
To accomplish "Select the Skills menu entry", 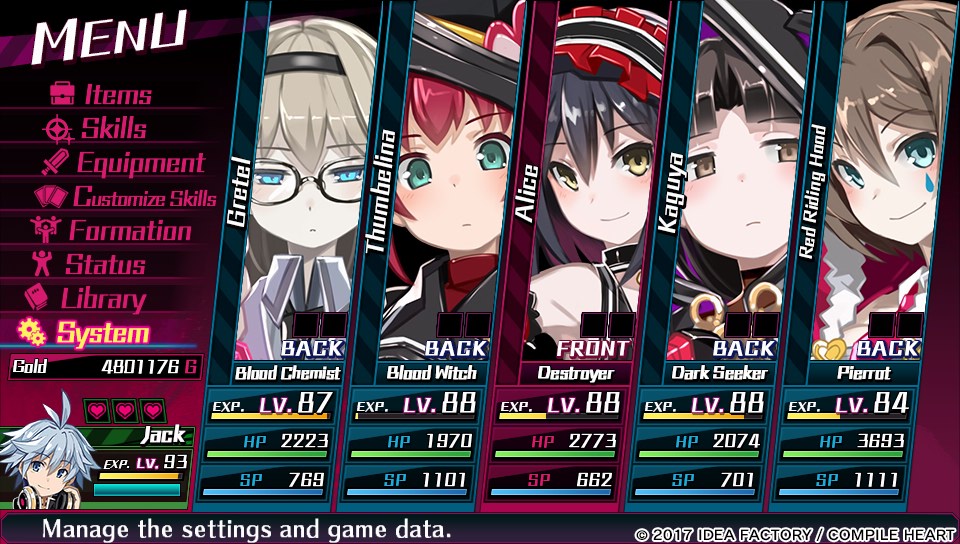I will click(98, 129).
